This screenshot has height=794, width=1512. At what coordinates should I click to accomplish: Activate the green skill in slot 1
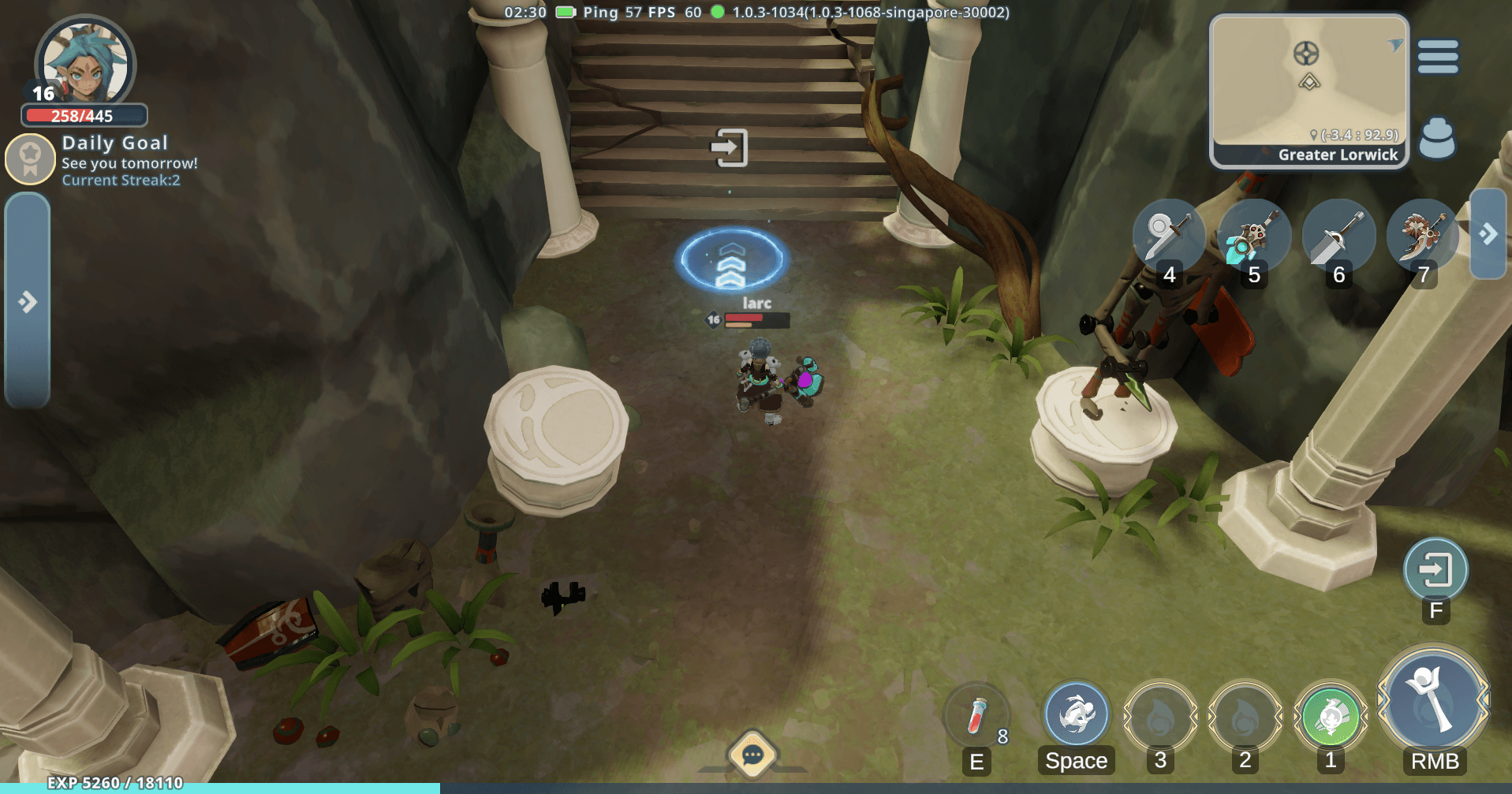(1331, 716)
